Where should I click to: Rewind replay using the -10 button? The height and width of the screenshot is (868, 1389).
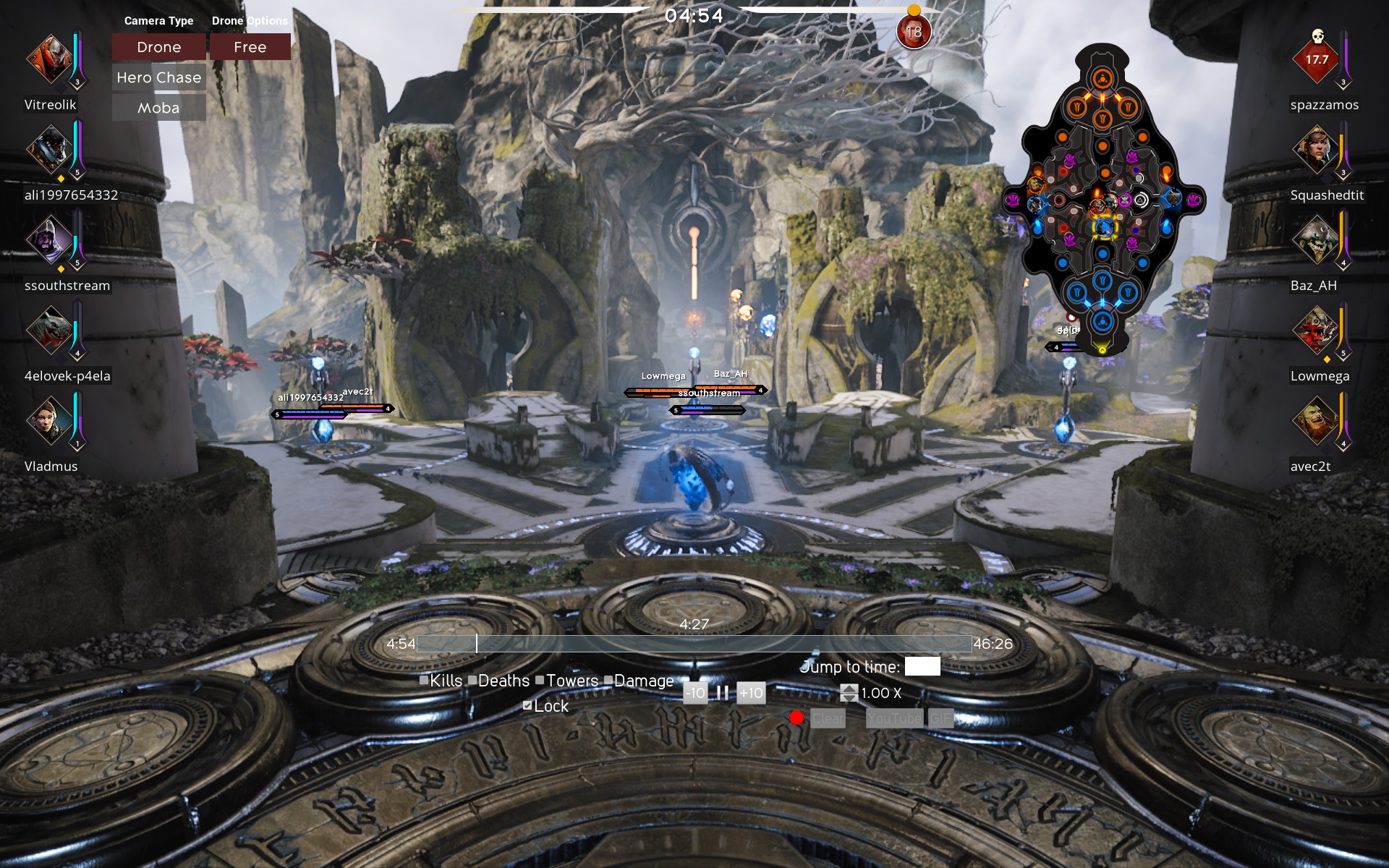695,693
